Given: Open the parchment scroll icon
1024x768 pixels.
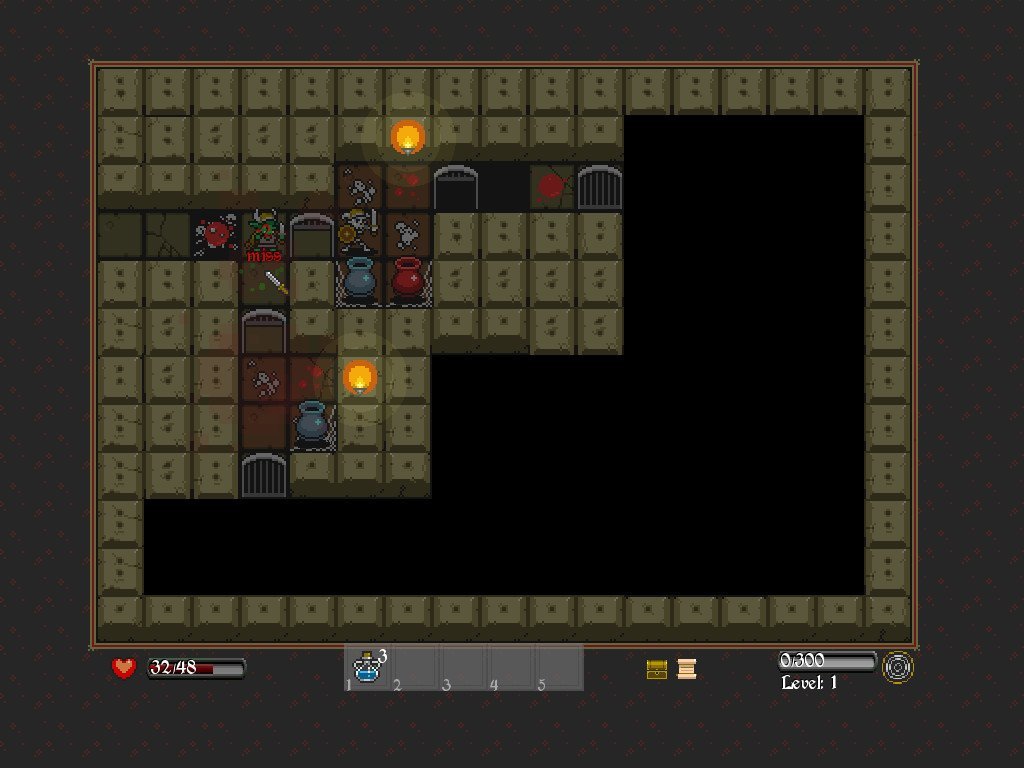Looking at the screenshot, I should pos(686,669).
